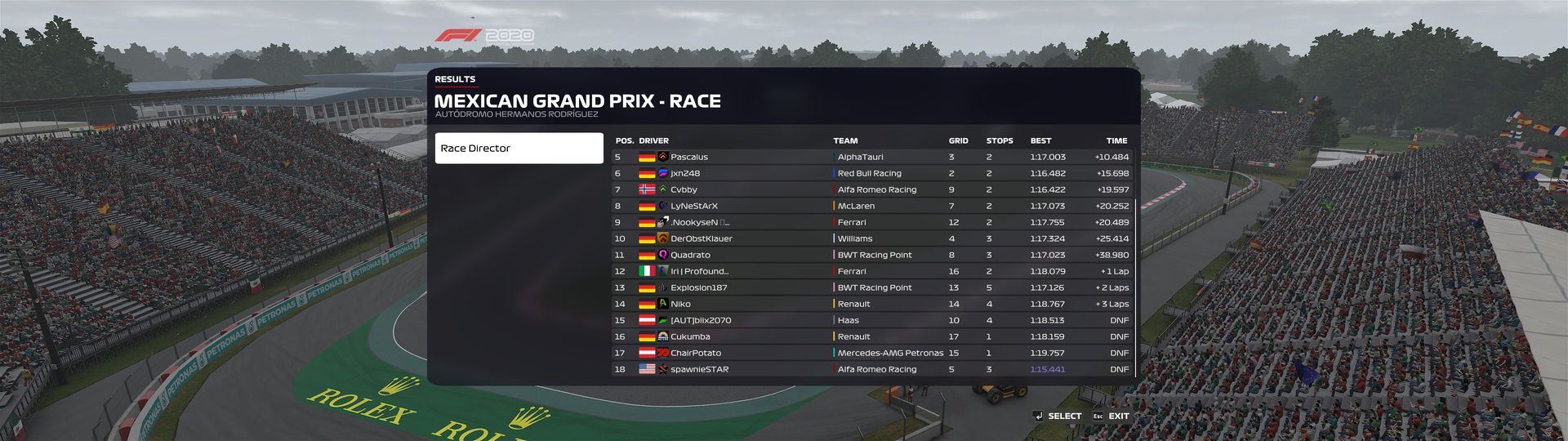Highlight Cvbby's Alfa Romeo Racing row
The image size is (1568, 441).
871,189
